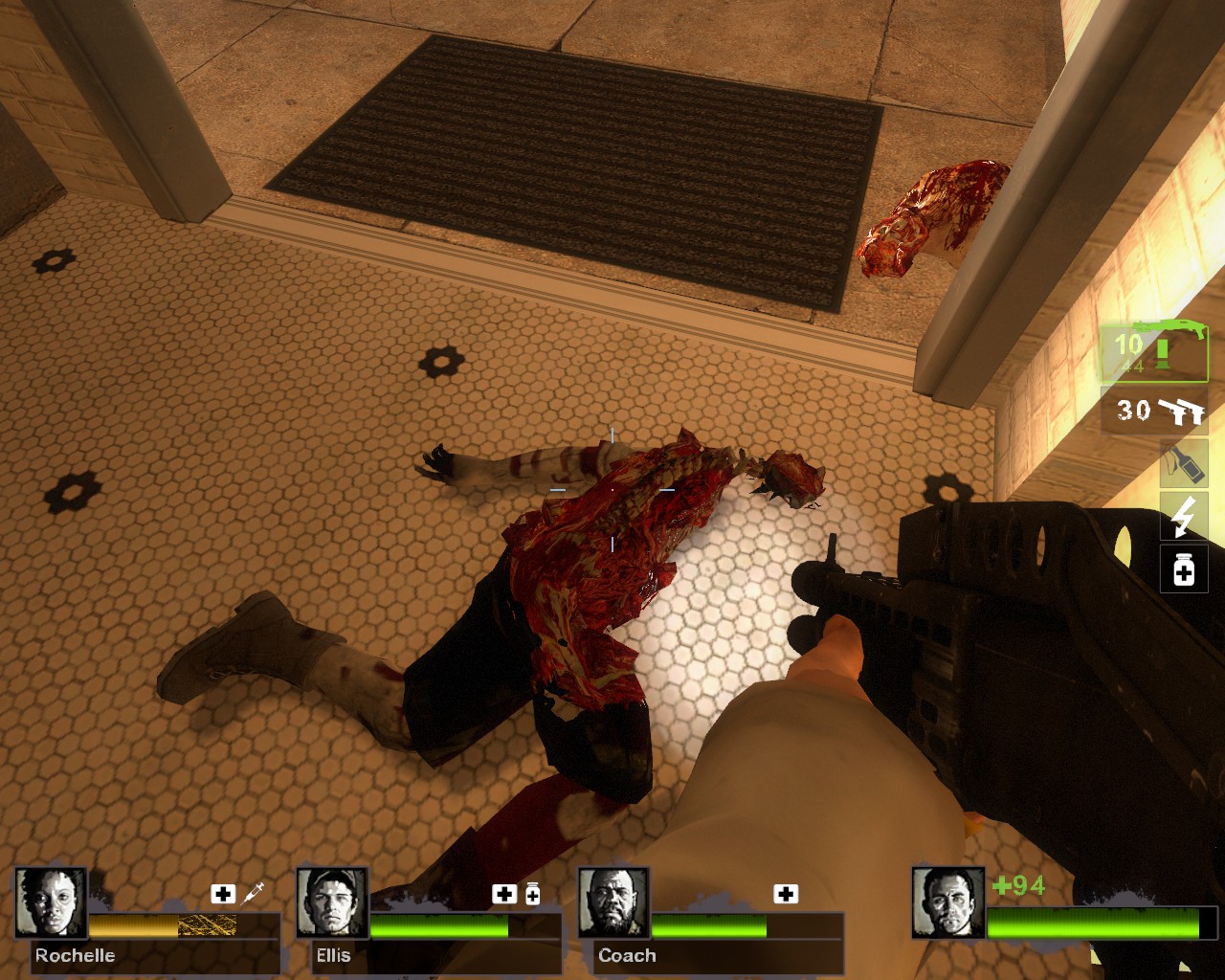Select the molotov throwable slot
This screenshot has width=1225, height=980.
(1183, 464)
